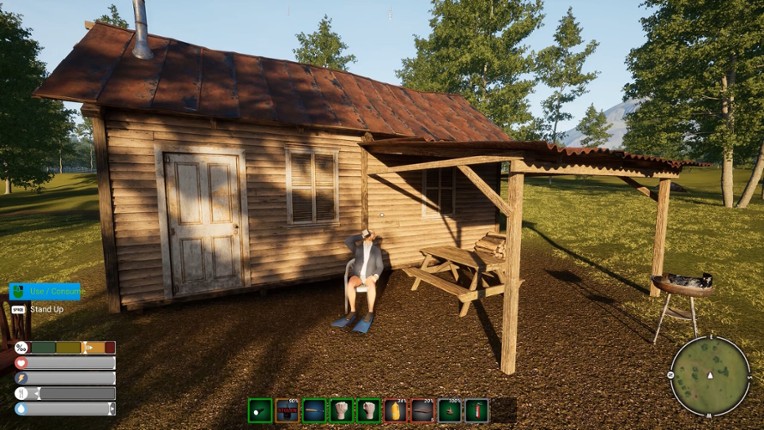Click the circular minimap
Viewport: 764px width, 430px height.
[x=709, y=375]
